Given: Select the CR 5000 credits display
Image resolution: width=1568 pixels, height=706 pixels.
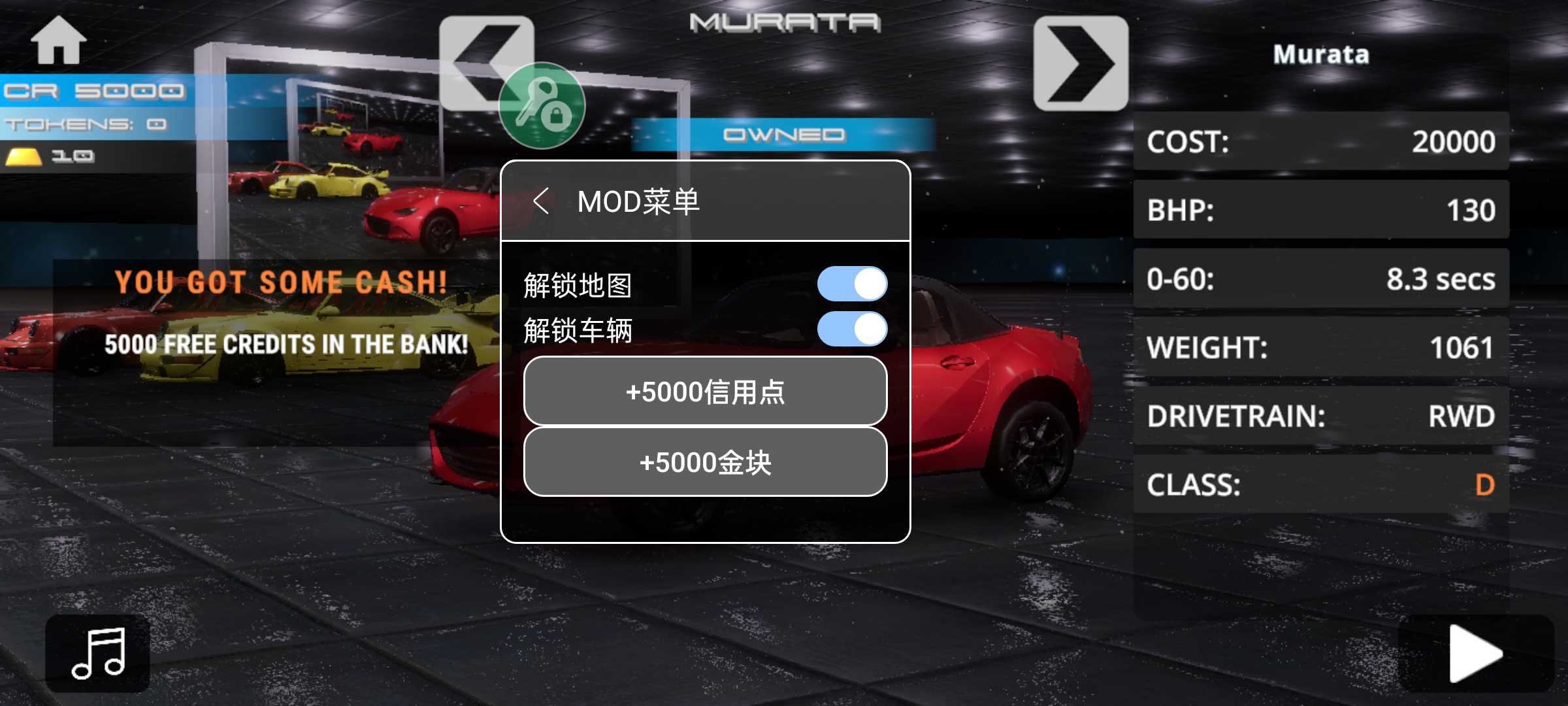Looking at the screenshot, I should point(91,90).
